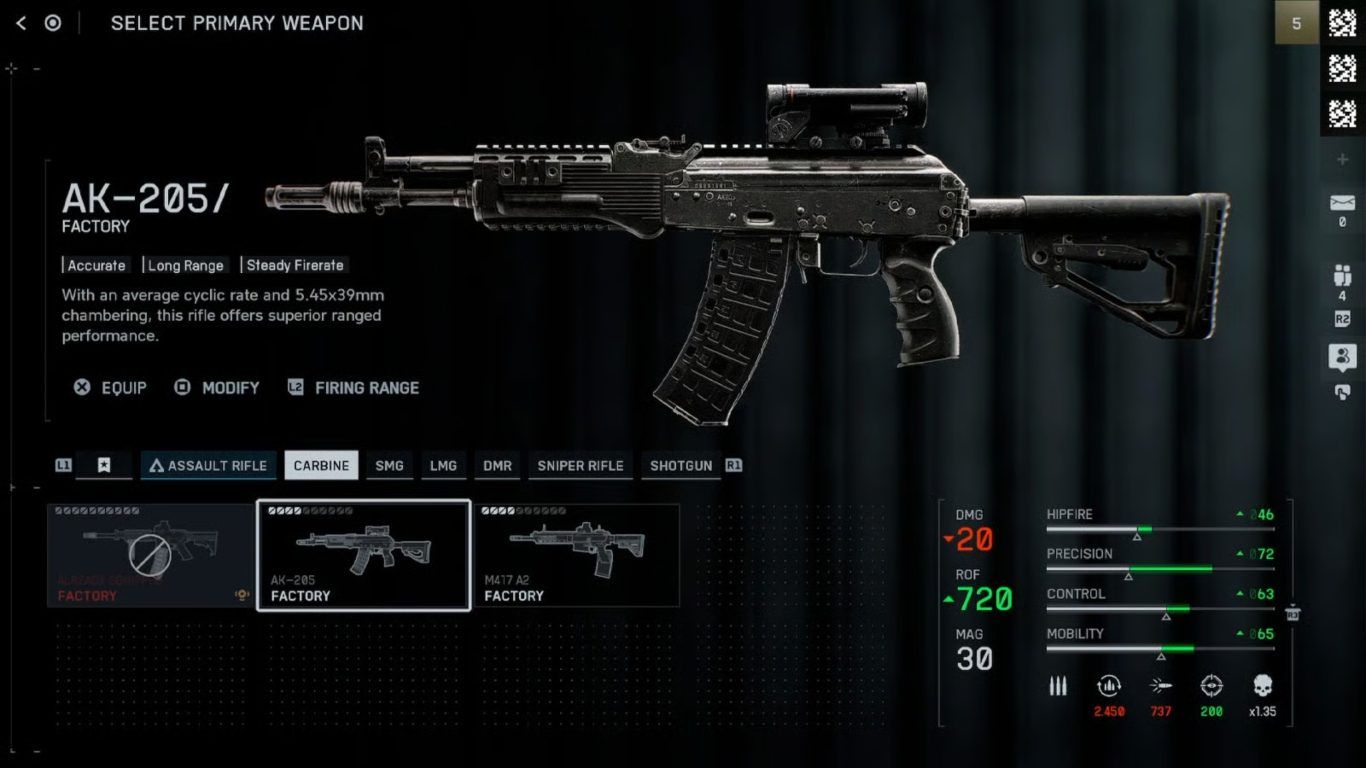Enter the Firing Range

click(x=354, y=388)
